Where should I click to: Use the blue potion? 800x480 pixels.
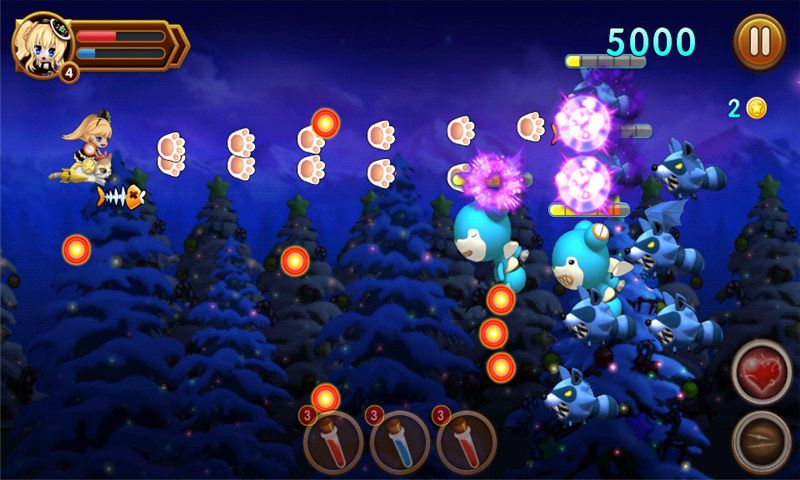(x=400, y=441)
